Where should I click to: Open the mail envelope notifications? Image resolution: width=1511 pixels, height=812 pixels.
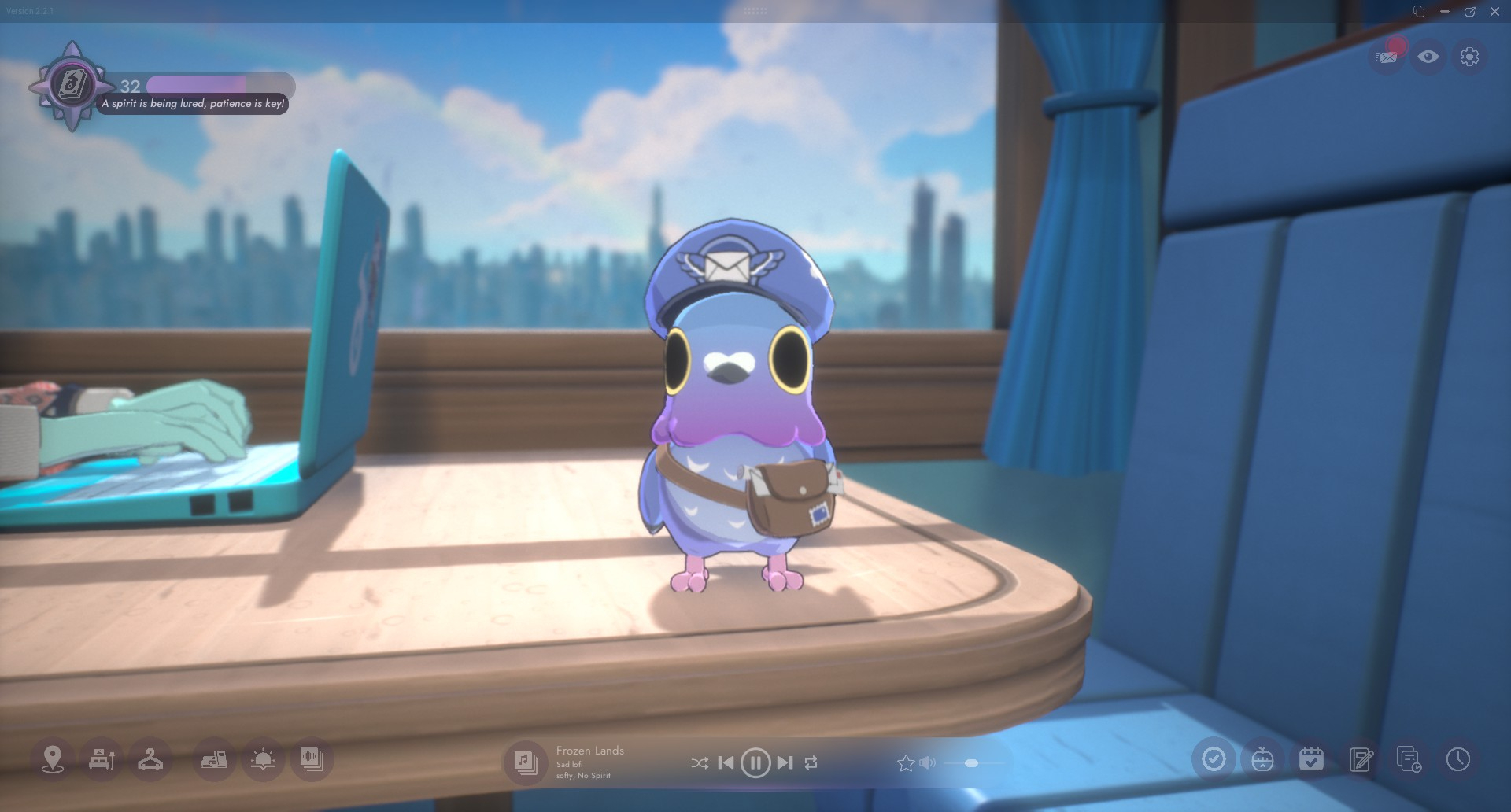pos(1387,57)
